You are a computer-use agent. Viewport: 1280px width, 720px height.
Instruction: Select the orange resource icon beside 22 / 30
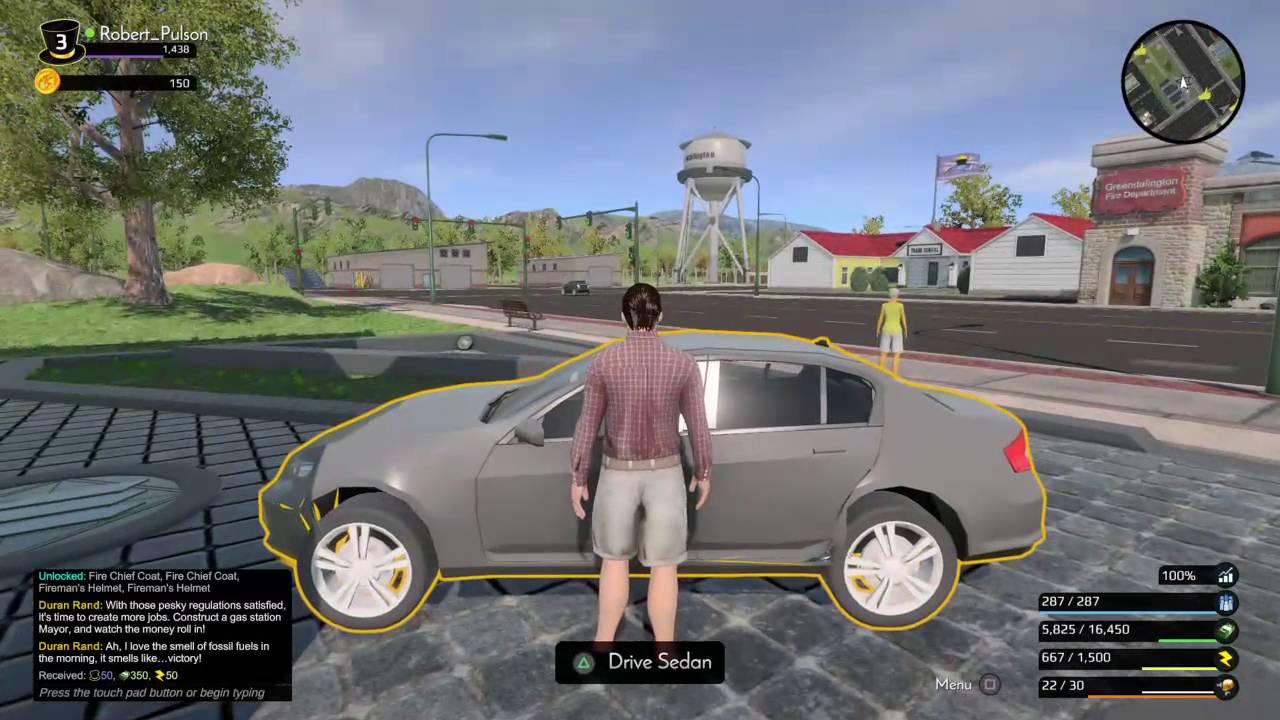[x=1227, y=686]
